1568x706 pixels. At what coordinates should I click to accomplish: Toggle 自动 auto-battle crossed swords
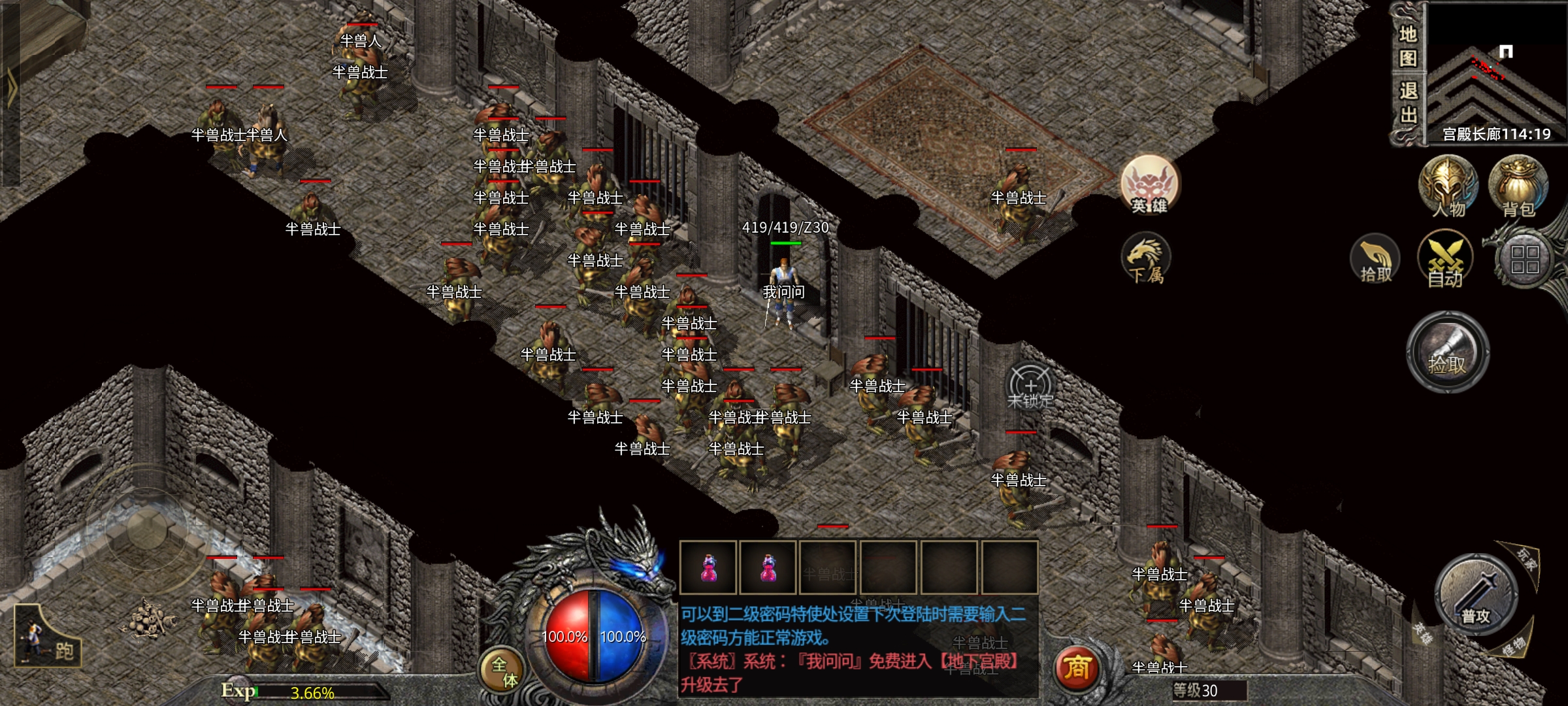(x=1445, y=260)
